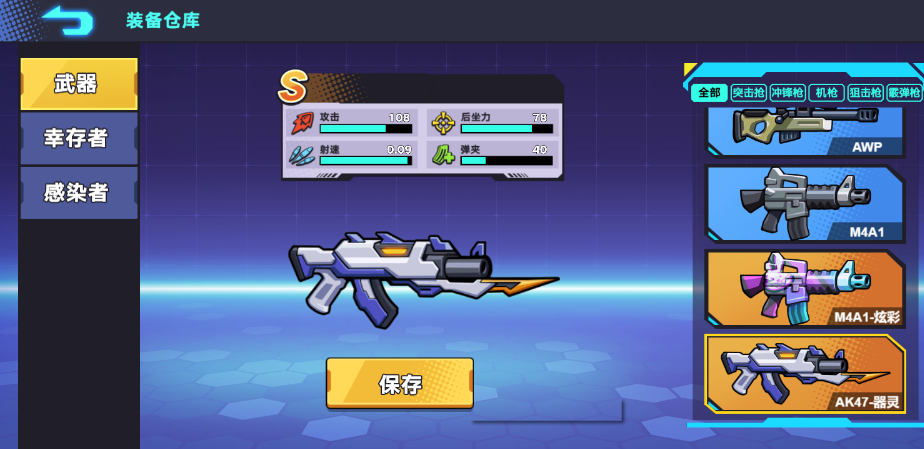Switch to the 感染者 category
This screenshot has width=924, height=449.
(x=78, y=192)
